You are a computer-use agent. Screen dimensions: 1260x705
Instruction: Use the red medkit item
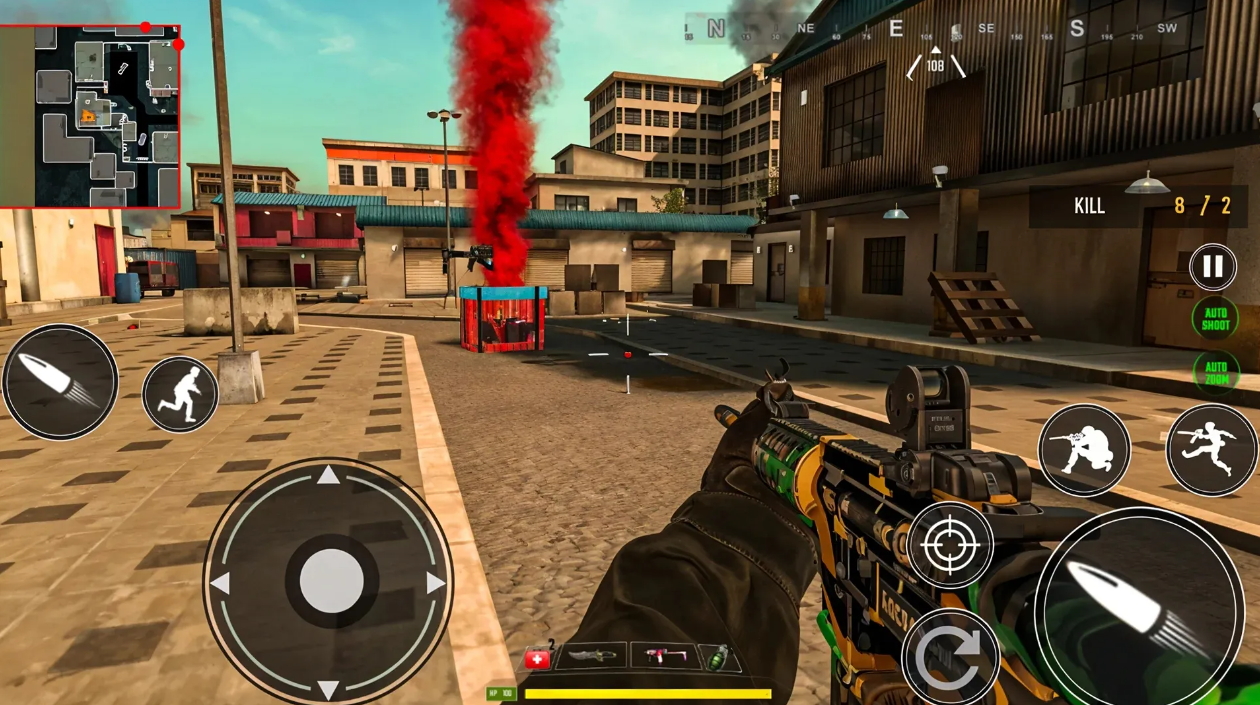537,658
